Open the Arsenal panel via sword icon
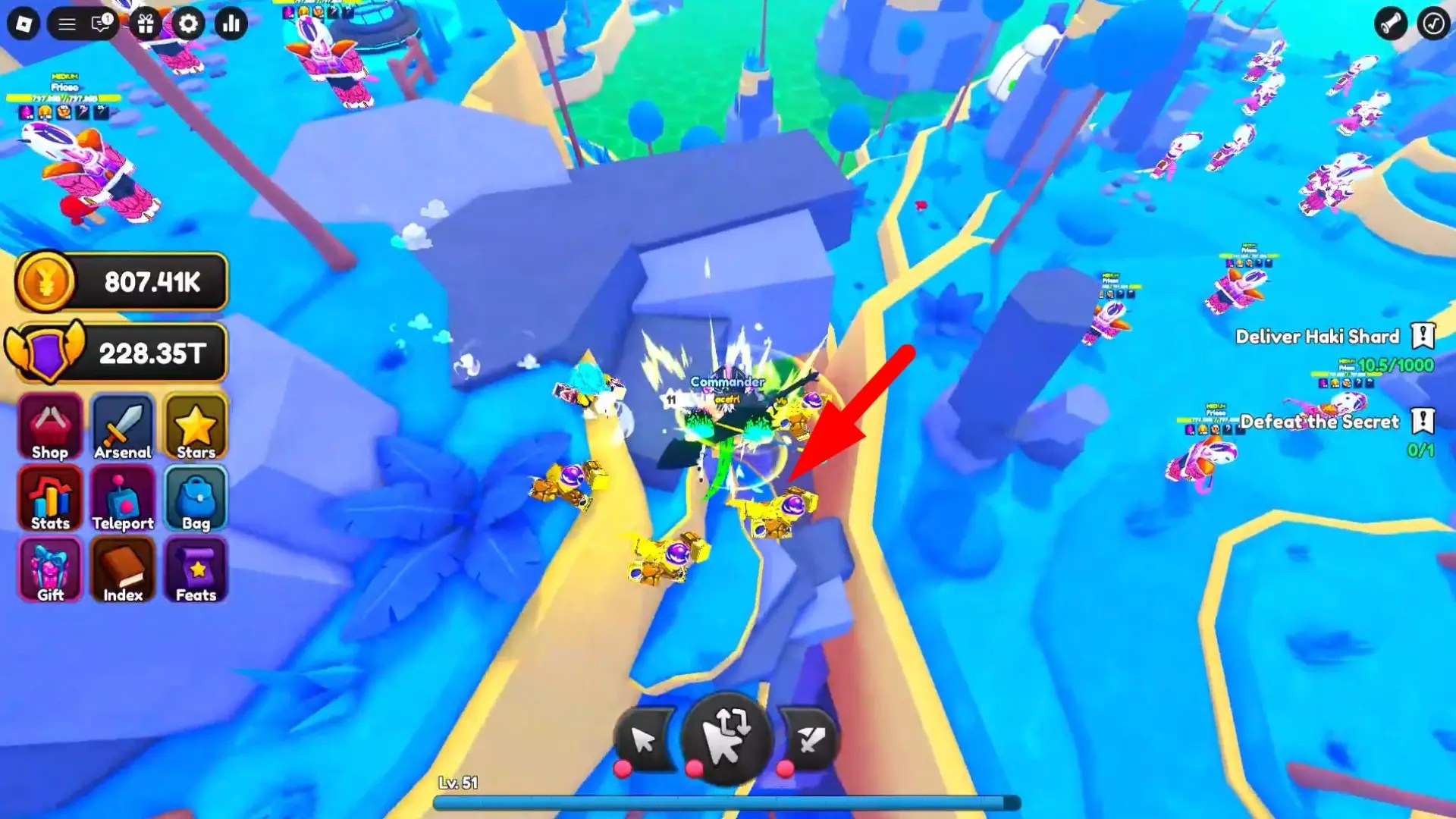This screenshot has height=819, width=1456. tap(122, 427)
